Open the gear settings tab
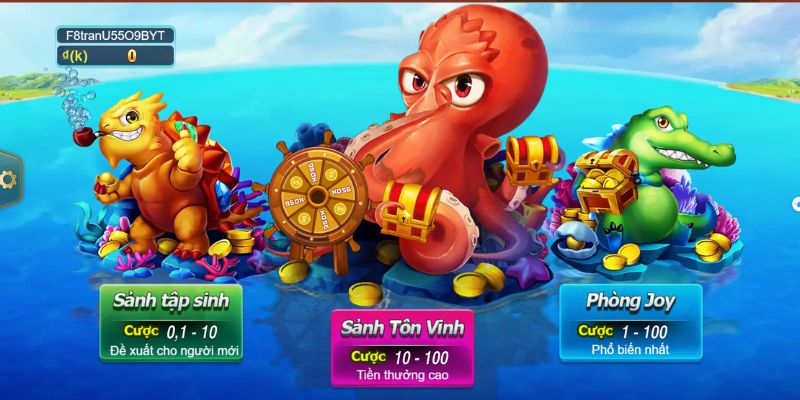The height and width of the screenshot is (400, 800). coord(8,180)
